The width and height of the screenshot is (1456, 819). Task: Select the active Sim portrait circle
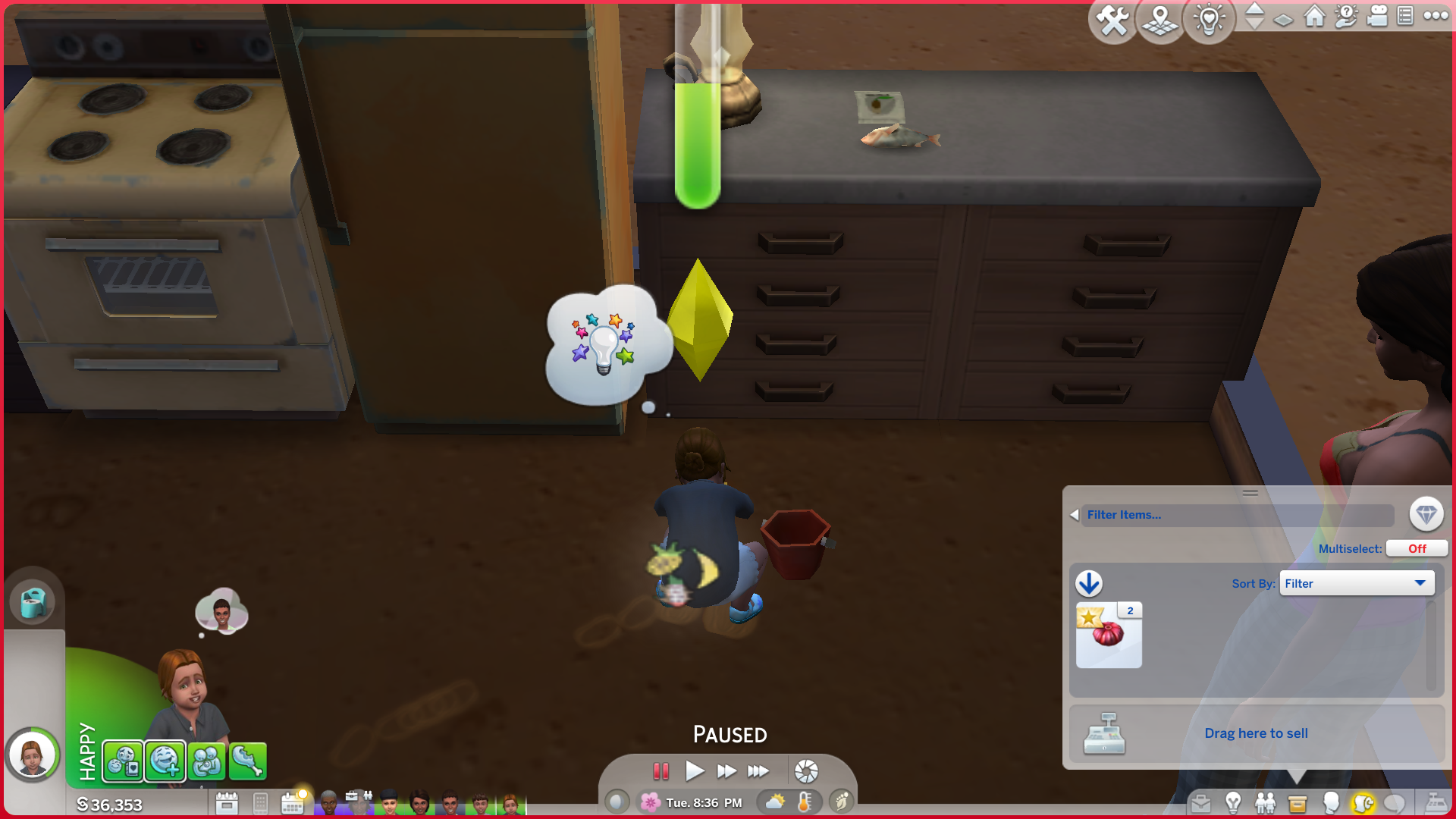pyautogui.click(x=33, y=755)
